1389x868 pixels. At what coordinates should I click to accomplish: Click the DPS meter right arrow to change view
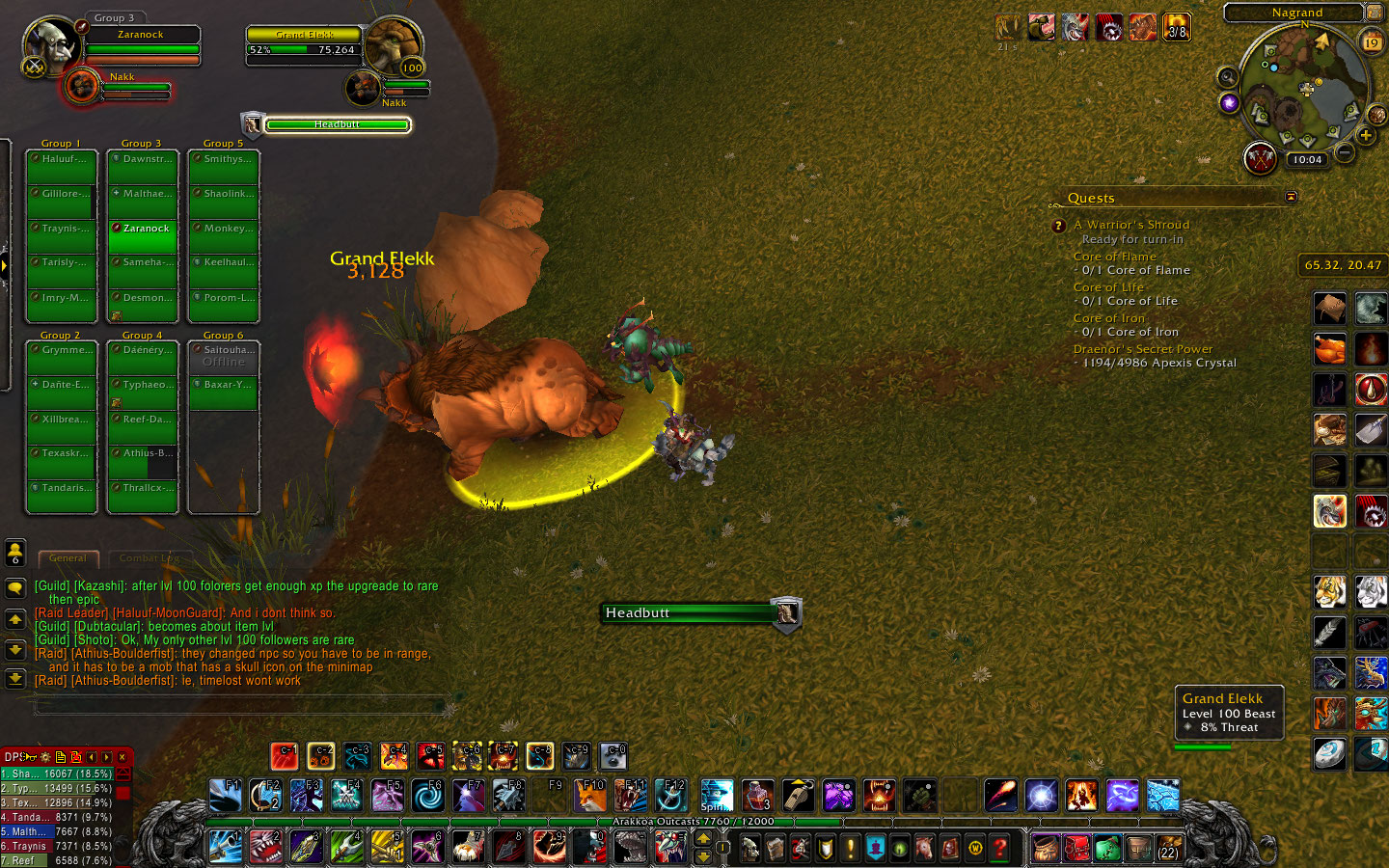106,757
